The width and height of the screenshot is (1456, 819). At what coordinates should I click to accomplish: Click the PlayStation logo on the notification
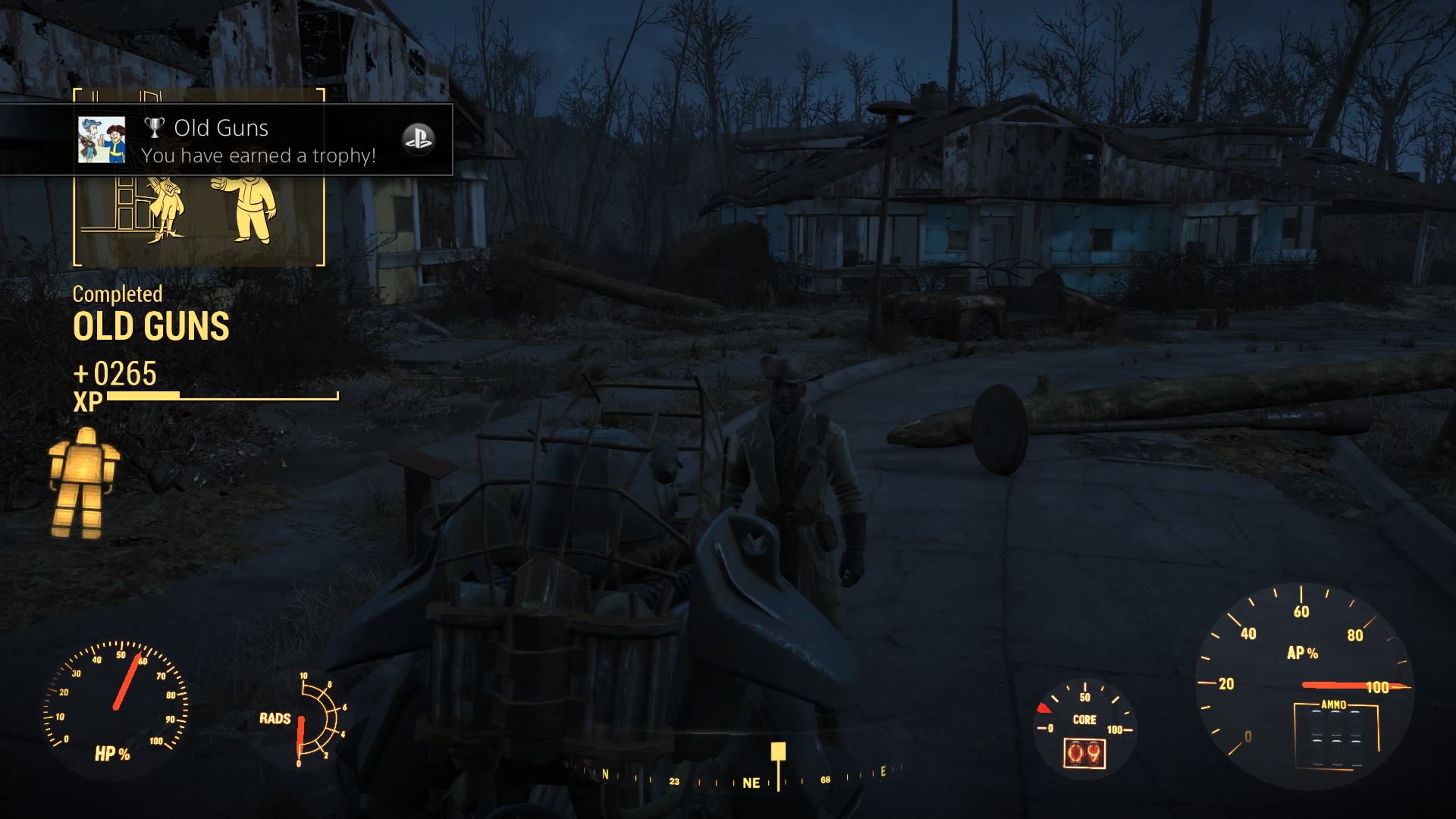(x=418, y=139)
